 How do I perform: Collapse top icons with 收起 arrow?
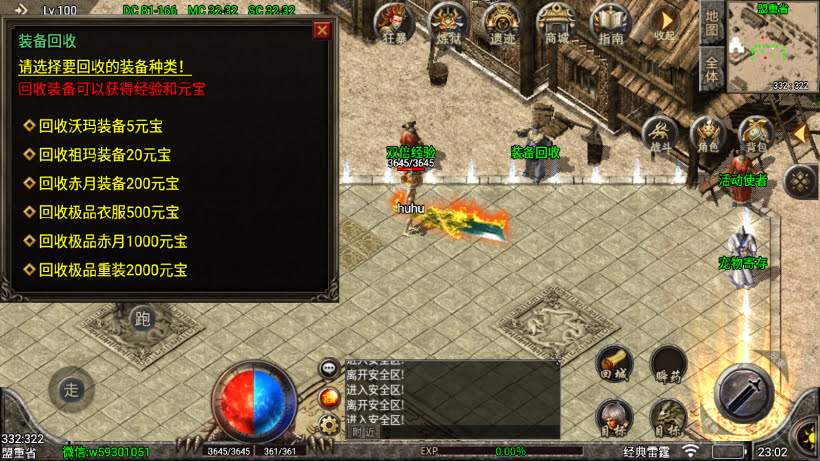pyautogui.click(x=664, y=22)
